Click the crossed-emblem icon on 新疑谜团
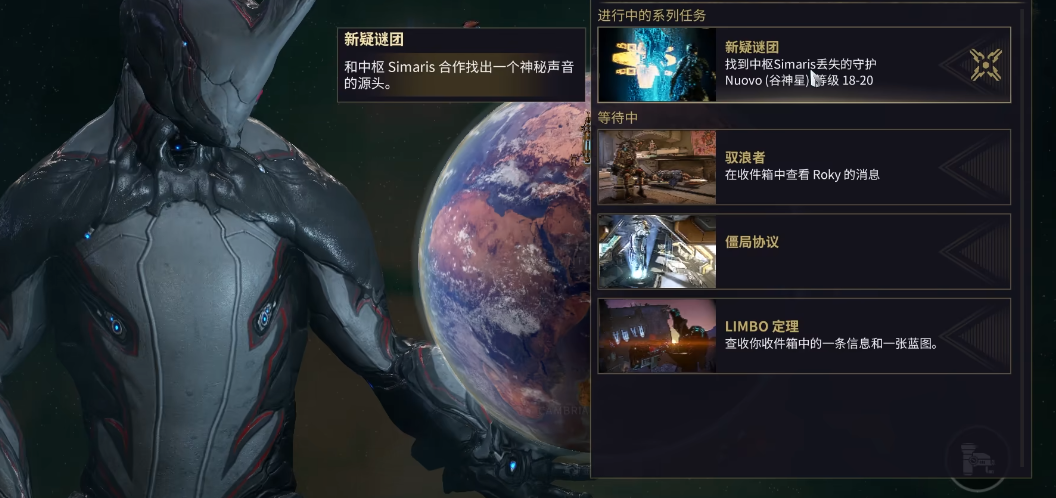The image size is (1056, 498). point(985,65)
